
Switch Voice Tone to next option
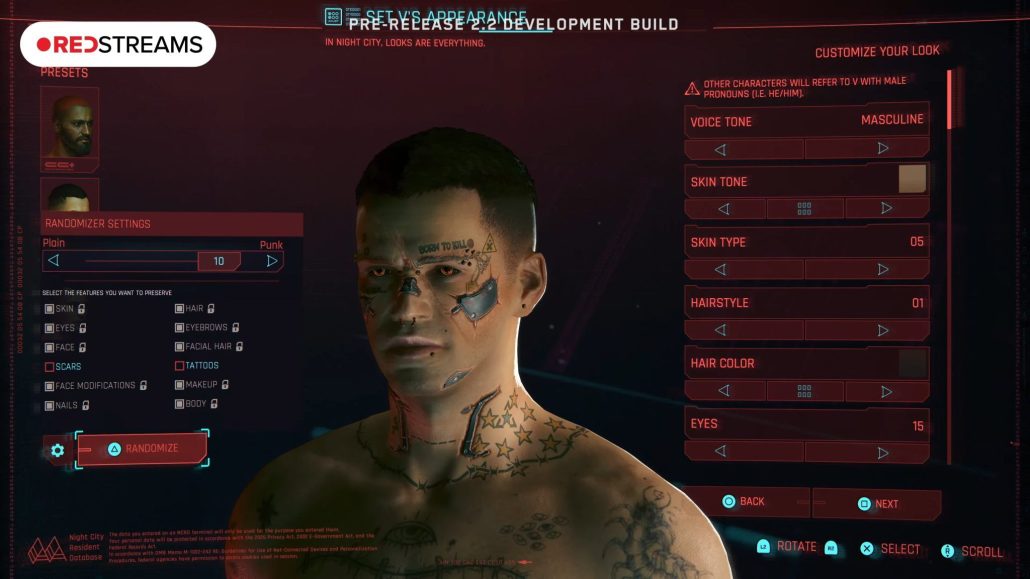(x=882, y=148)
